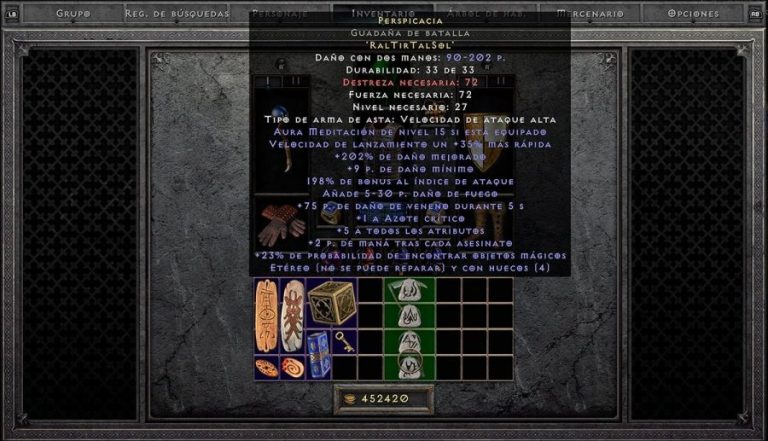Open the Árbol de hab. tab
The image size is (768, 441).
(x=487, y=14)
